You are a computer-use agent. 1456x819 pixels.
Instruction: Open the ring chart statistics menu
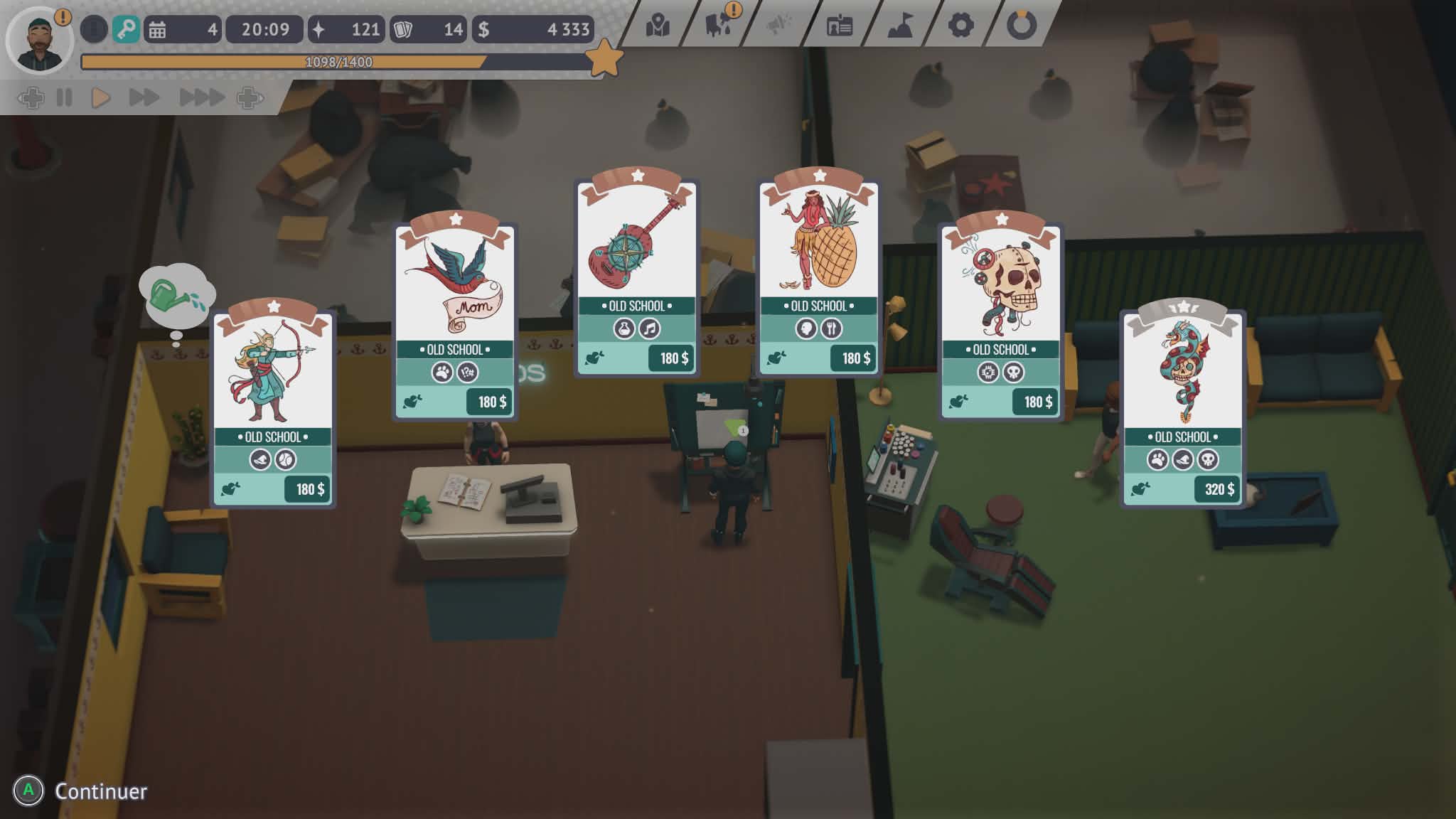(x=1022, y=26)
